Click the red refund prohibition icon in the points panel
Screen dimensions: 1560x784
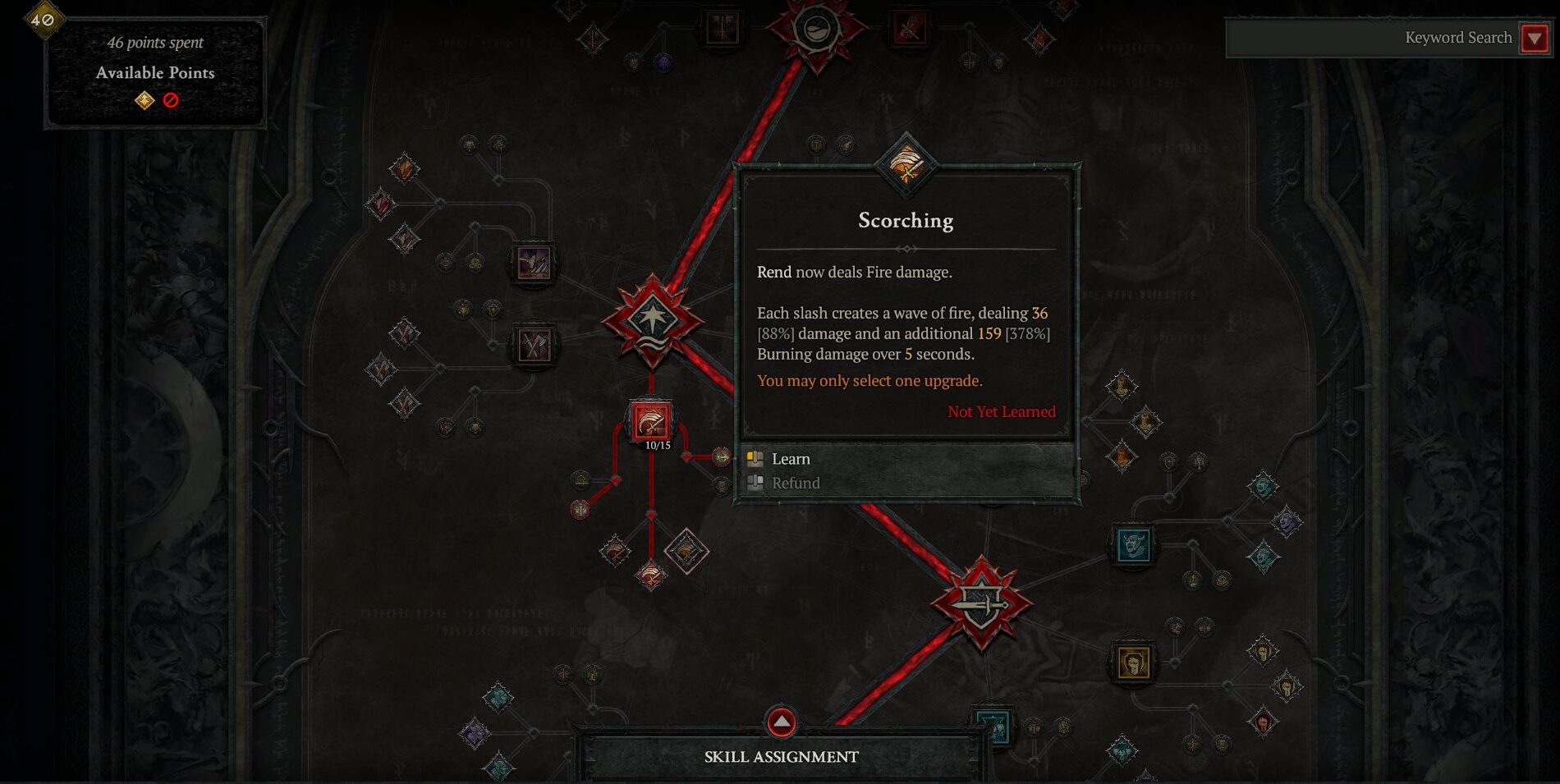pyautogui.click(x=171, y=99)
